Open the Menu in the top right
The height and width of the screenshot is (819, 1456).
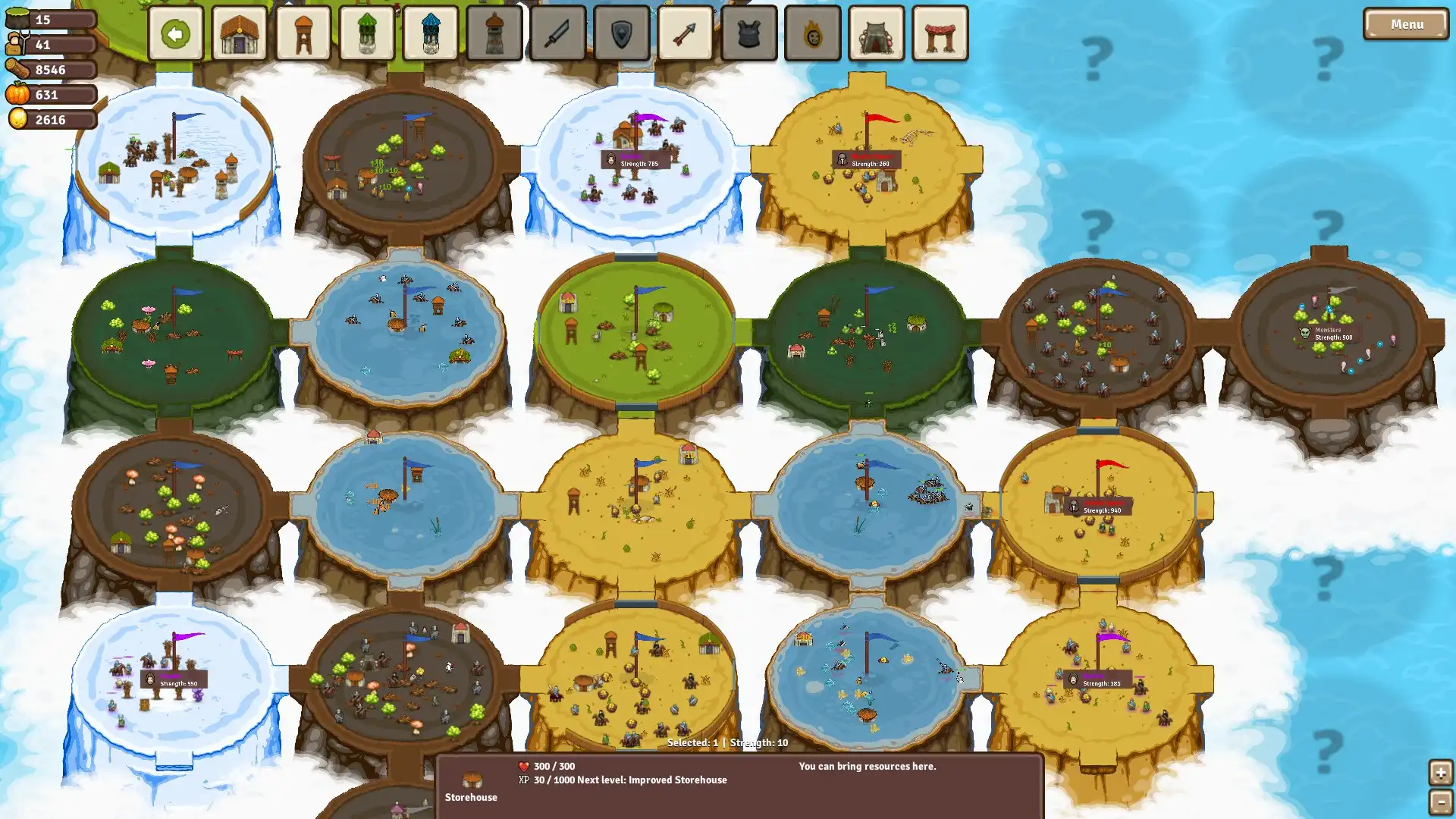(1405, 24)
